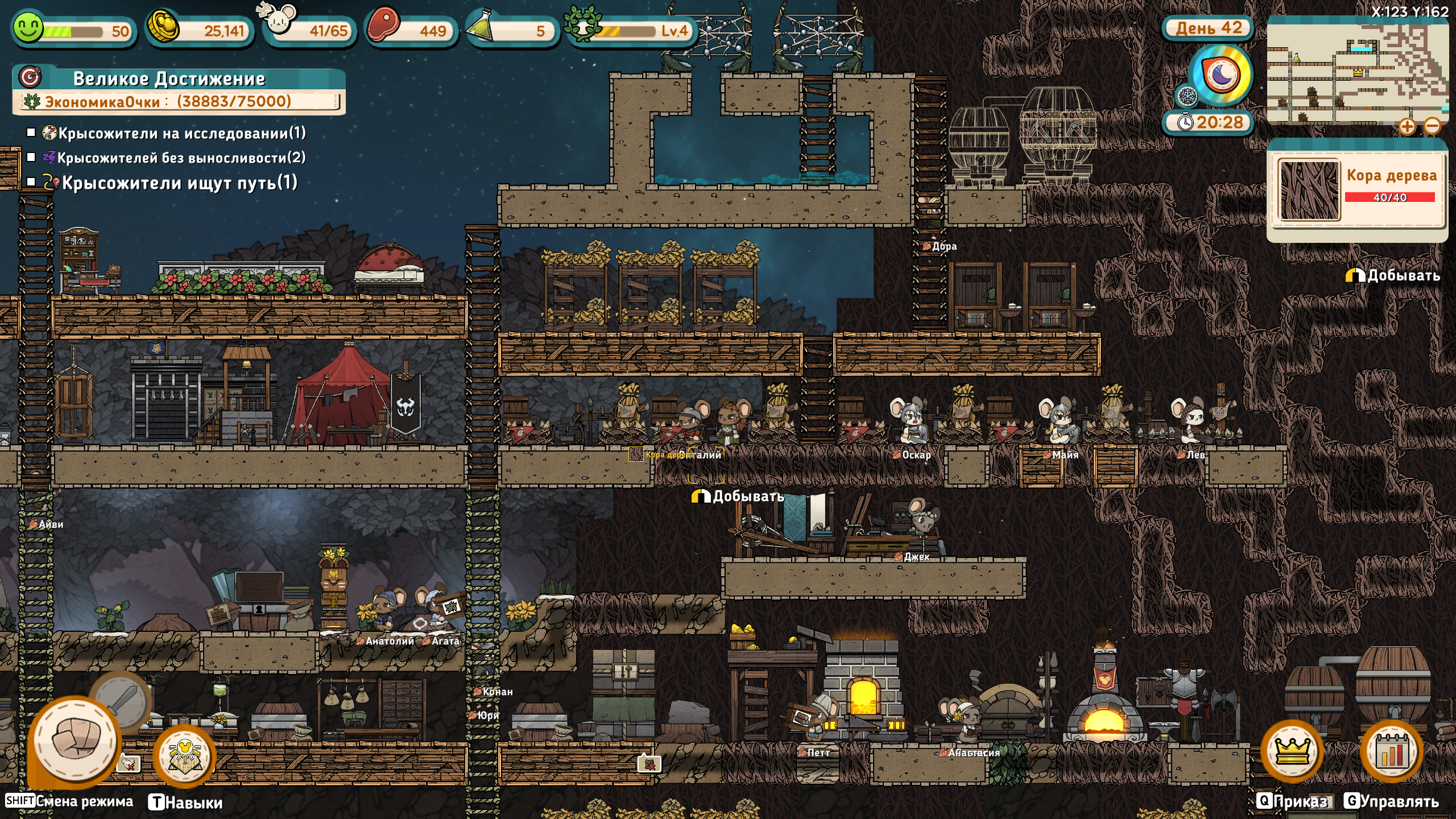Click the gold coins resource icon
Viewport: 1456px width, 819px height.
[164, 26]
